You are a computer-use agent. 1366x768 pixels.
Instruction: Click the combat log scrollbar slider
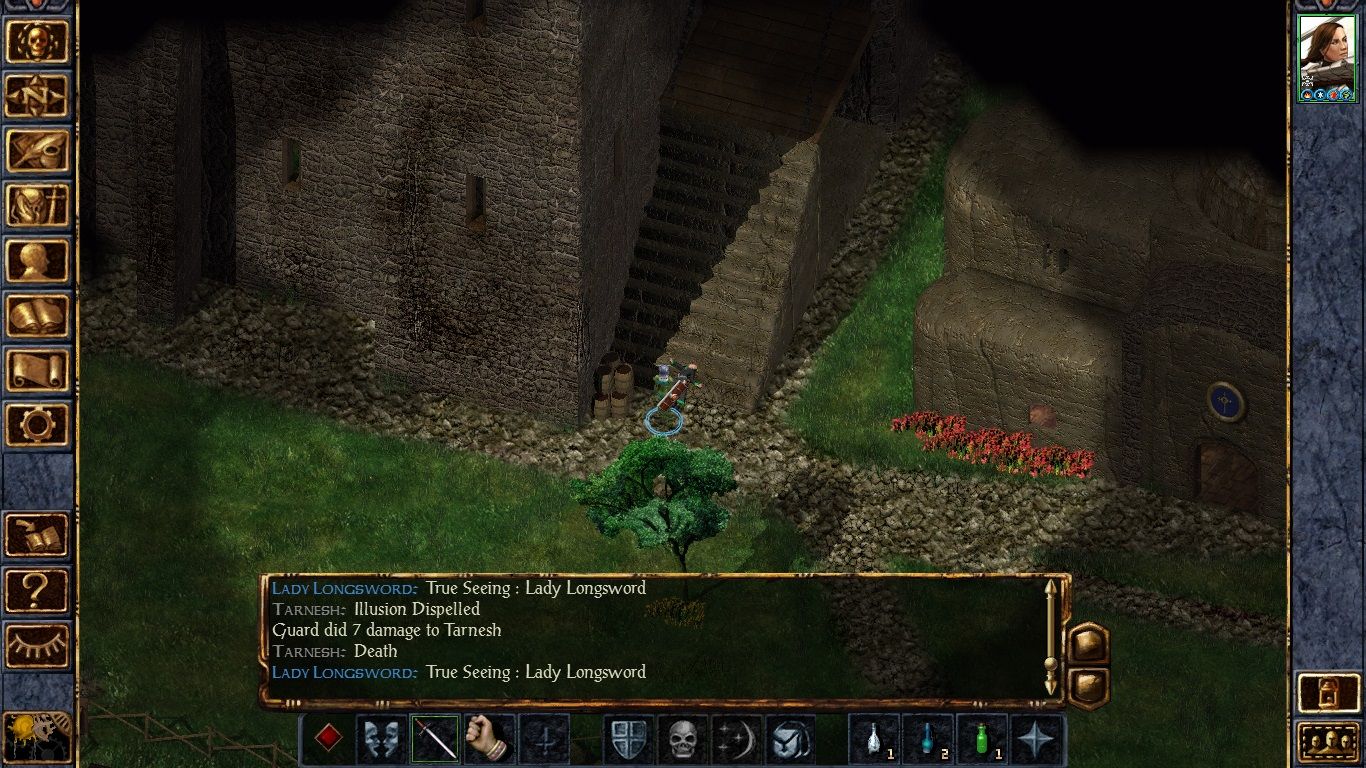point(1050,662)
